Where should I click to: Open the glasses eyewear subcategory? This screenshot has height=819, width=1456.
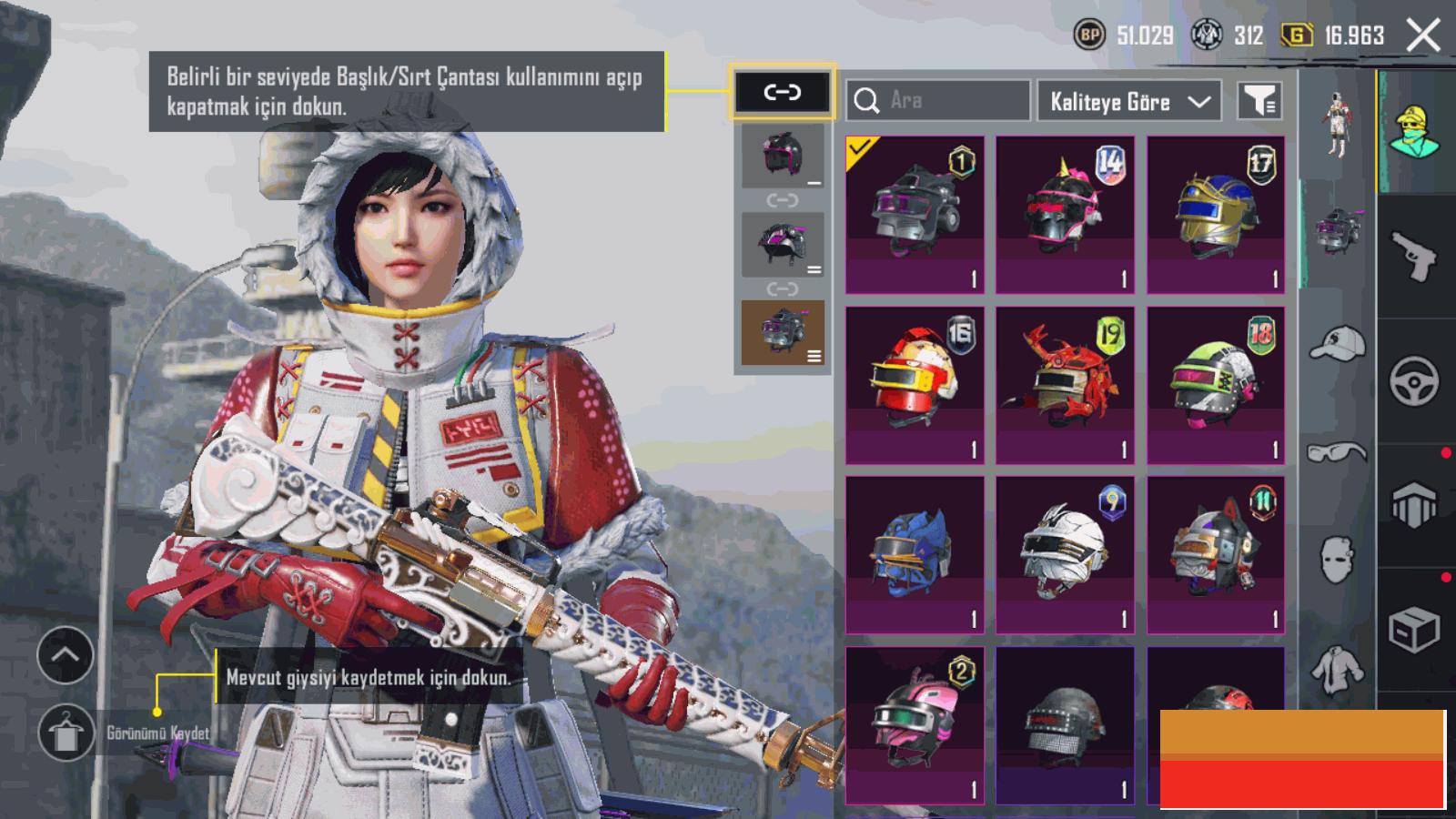pyautogui.click(x=1337, y=451)
